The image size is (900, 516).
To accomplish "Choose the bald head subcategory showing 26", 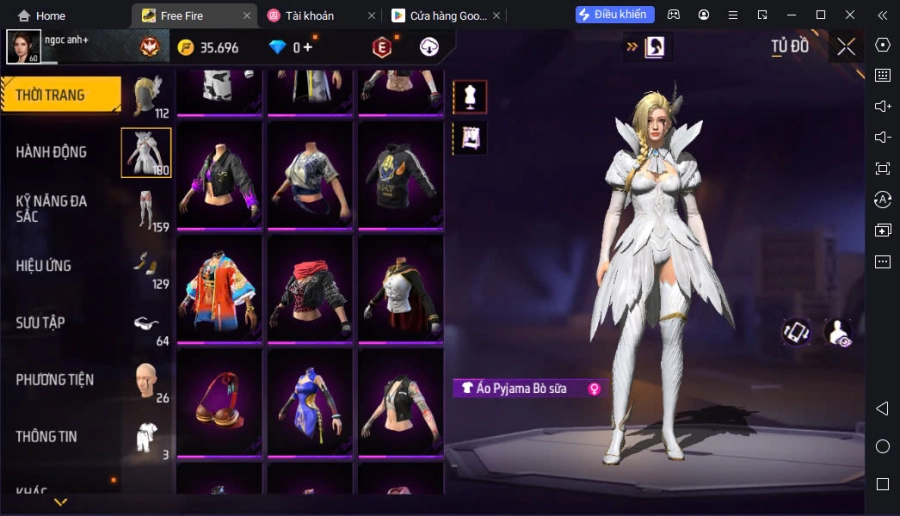I will (x=146, y=381).
